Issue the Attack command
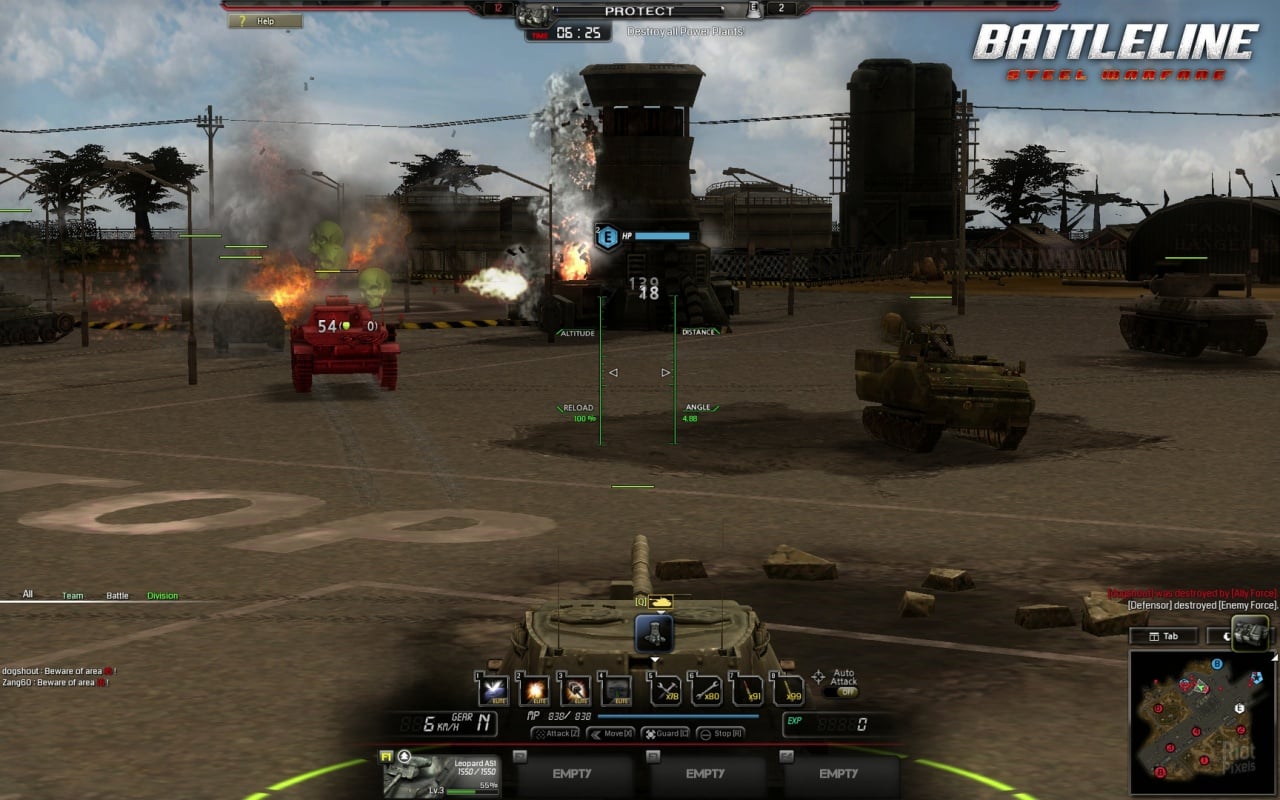The image size is (1280, 800). [556, 733]
